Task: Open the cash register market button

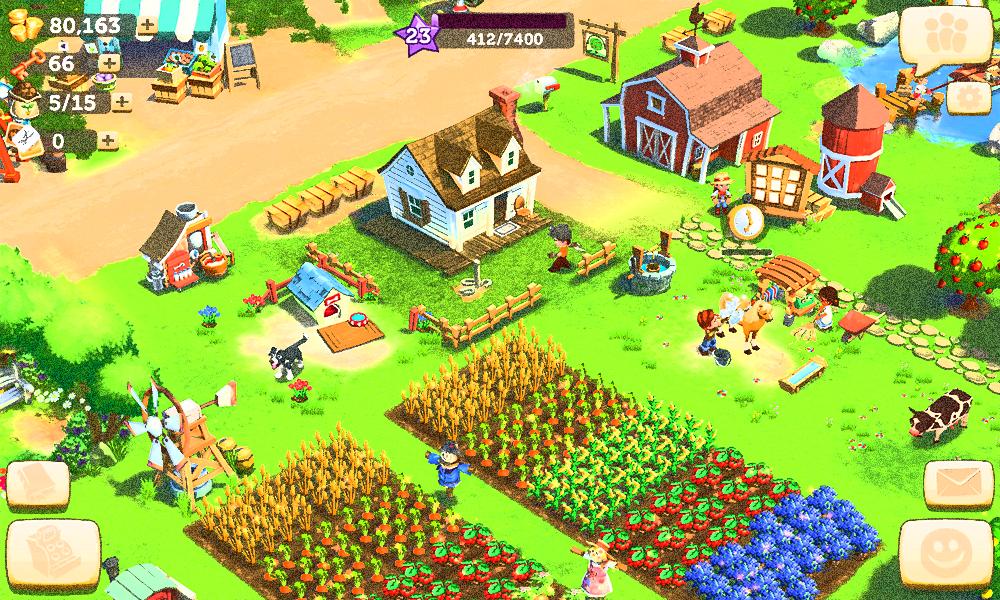Action: pos(52,552)
